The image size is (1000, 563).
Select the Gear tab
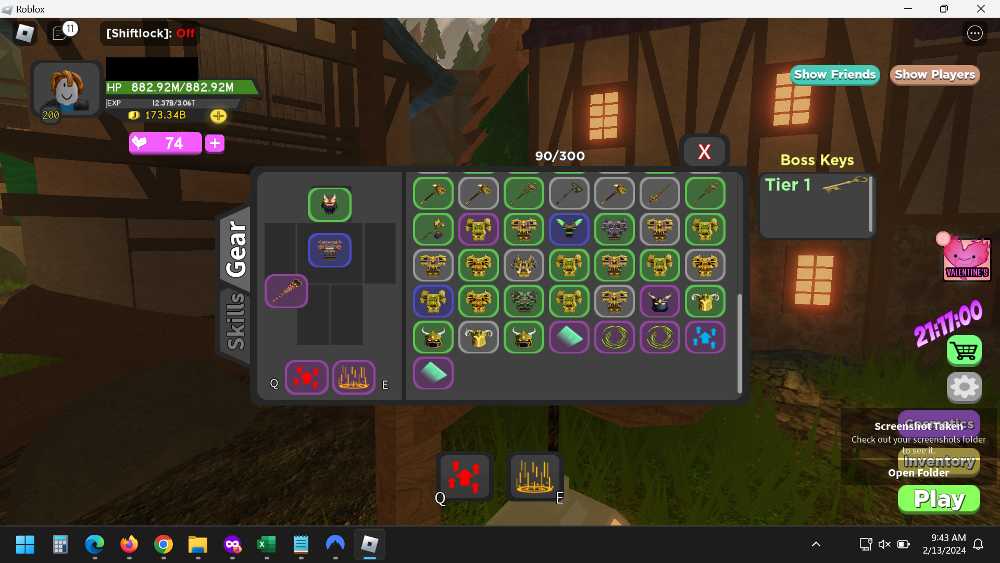point(236,247)
